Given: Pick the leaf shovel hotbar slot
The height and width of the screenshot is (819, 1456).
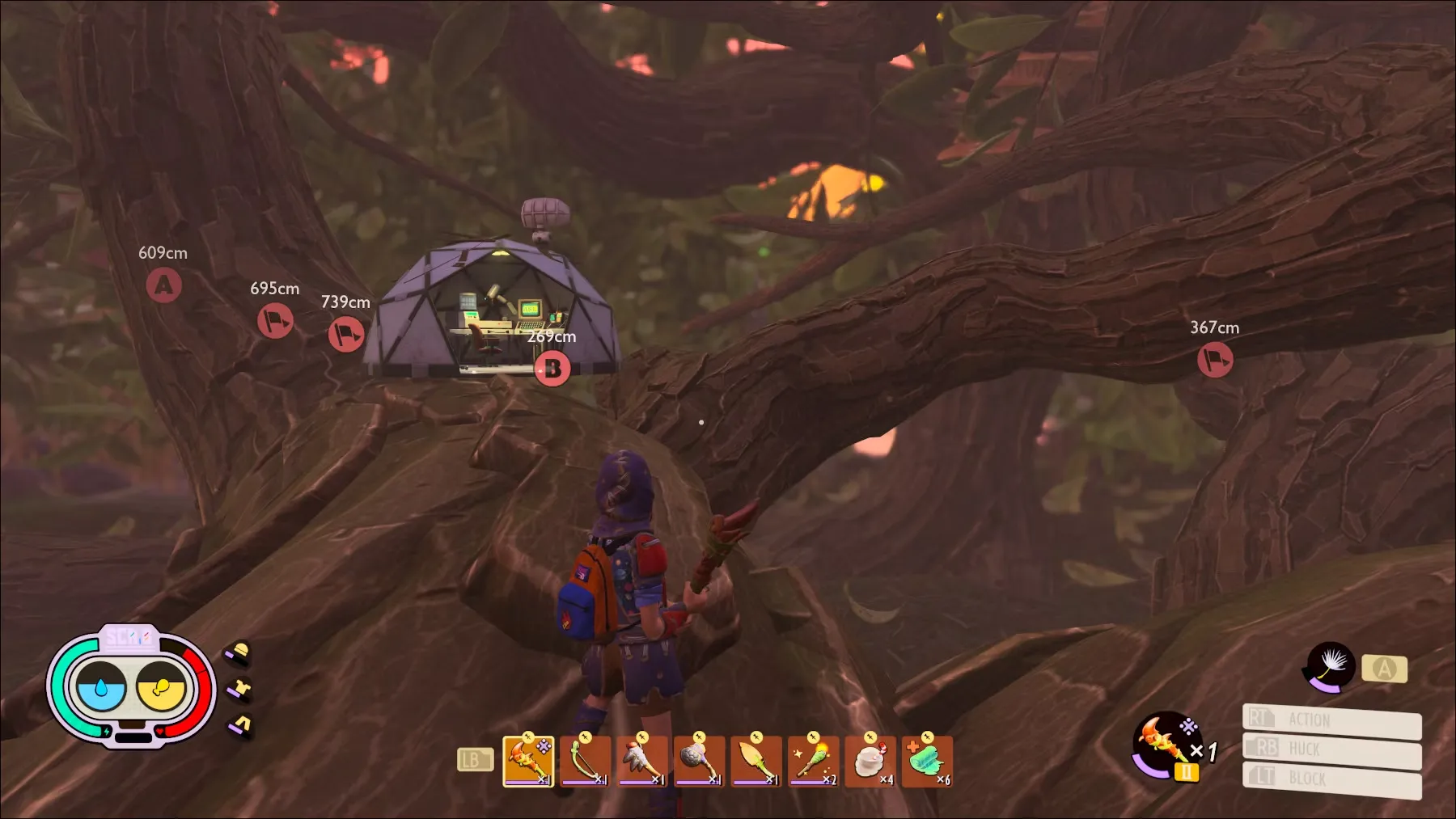Looking at the screenshot, I should pyautogui.click(x=756, y=761).
